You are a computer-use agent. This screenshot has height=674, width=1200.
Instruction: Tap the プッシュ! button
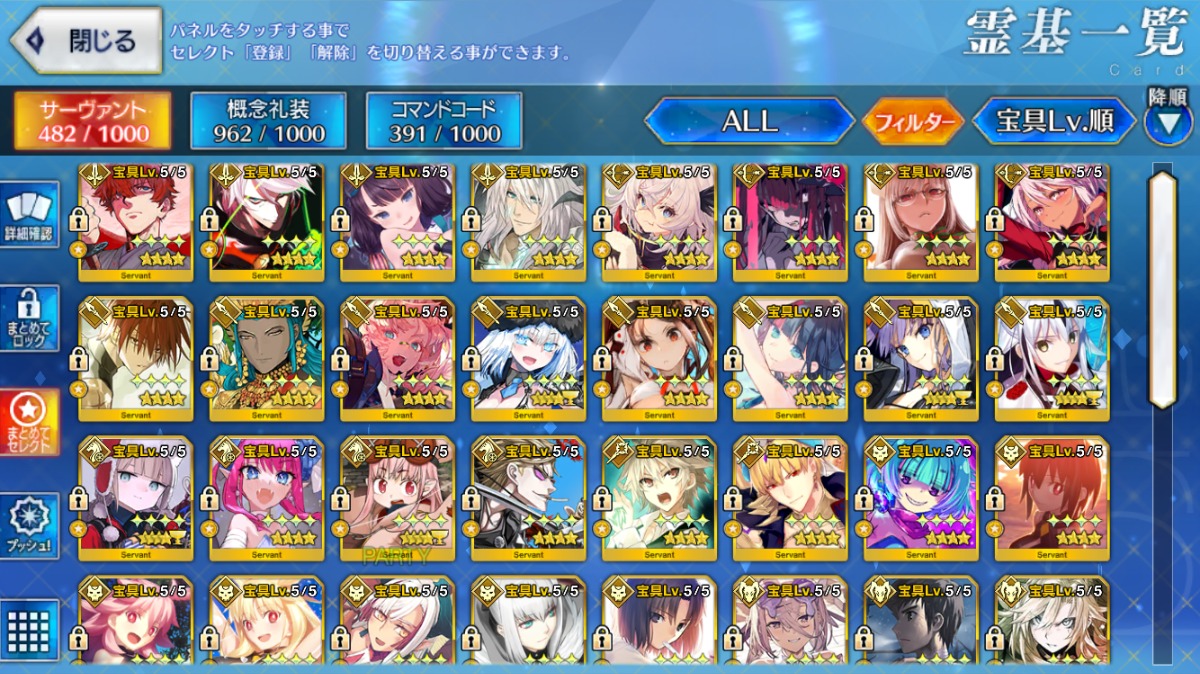coord(30,526)
